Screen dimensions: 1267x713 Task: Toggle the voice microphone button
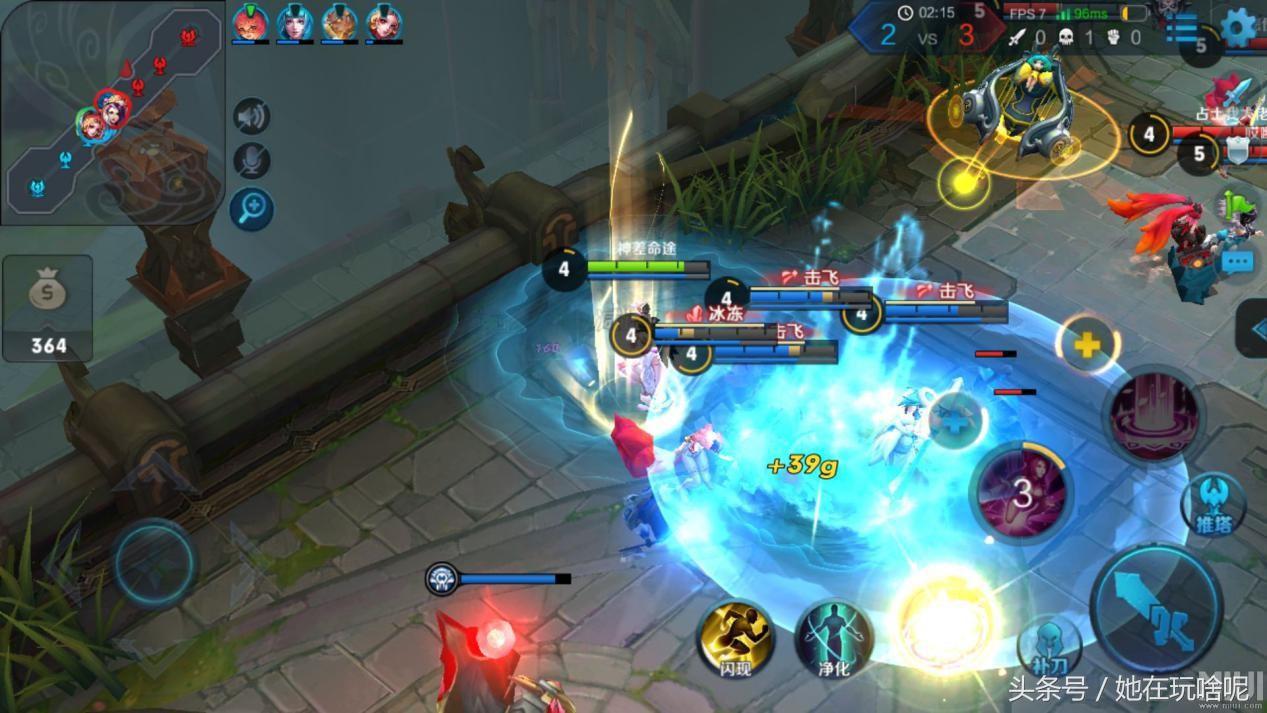coord(252,161)
